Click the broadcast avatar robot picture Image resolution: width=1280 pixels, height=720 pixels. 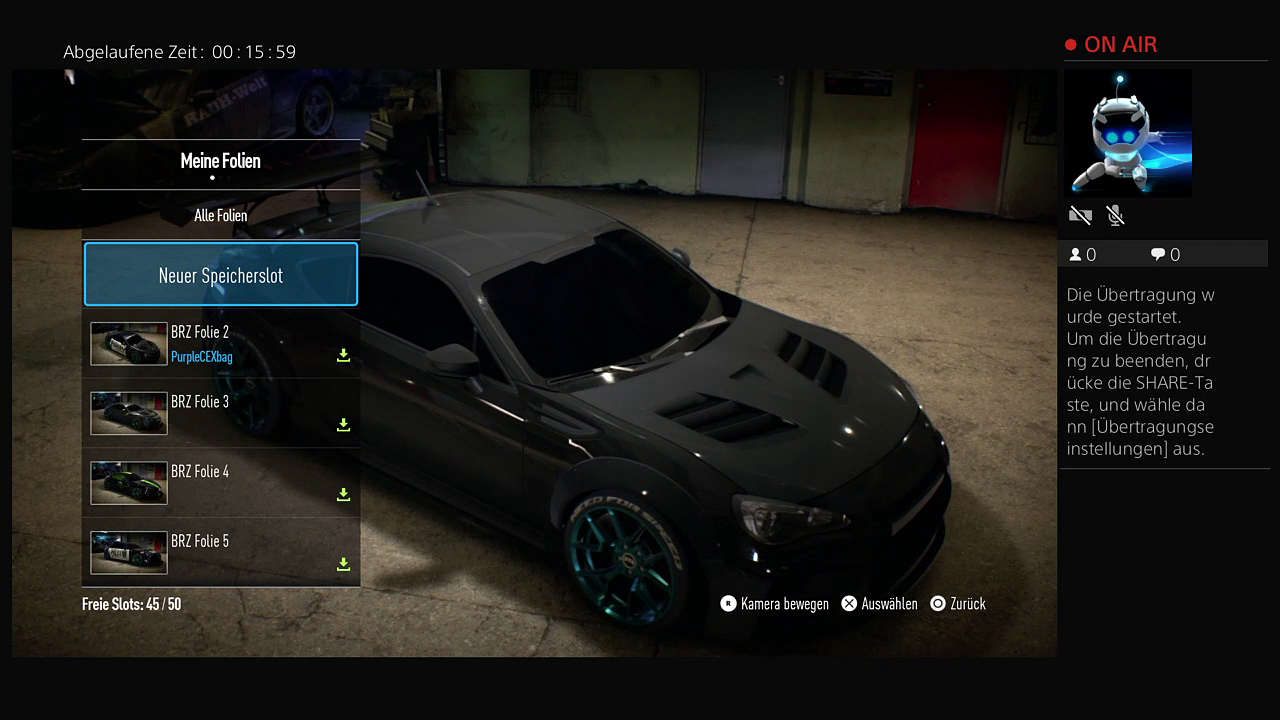1129,133
